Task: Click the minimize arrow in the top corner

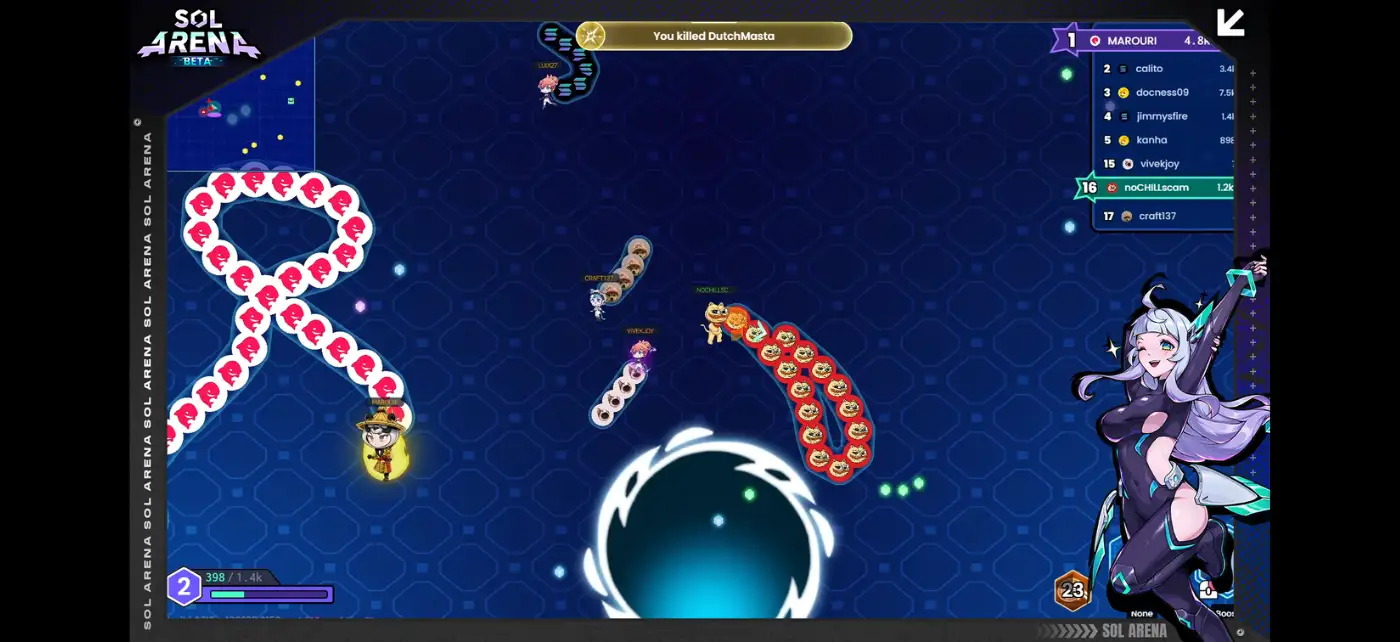Action: 1230,22
